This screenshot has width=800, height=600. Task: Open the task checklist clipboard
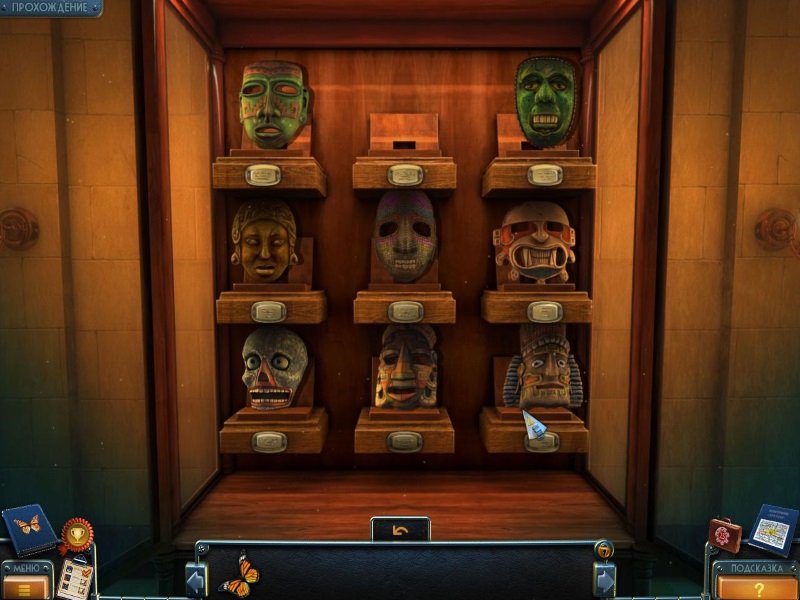(75, 577)
